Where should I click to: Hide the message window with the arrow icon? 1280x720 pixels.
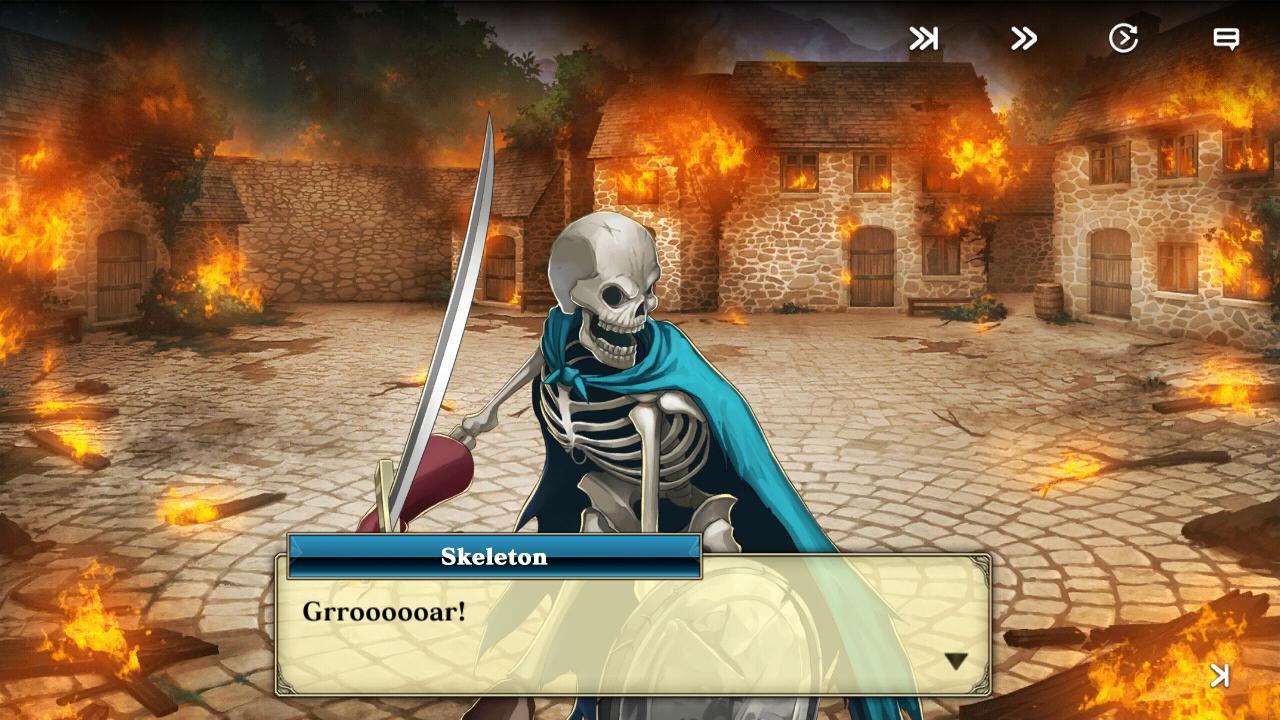coord(1220,676)
